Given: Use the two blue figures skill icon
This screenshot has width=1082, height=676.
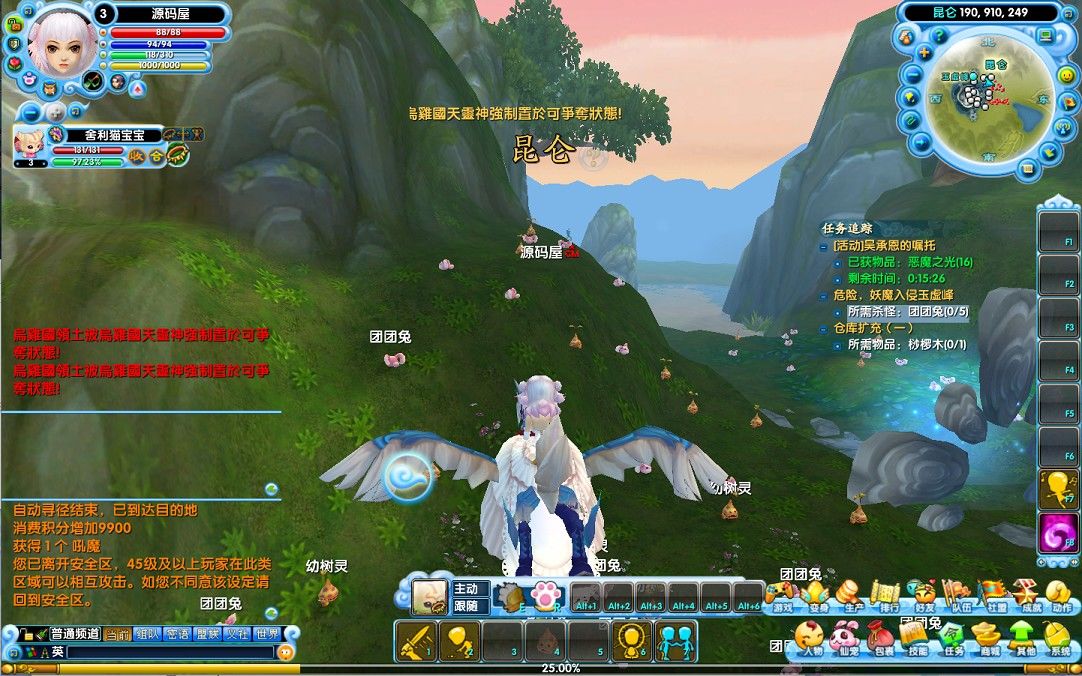Looking at the screenshot, I should 676,641.
